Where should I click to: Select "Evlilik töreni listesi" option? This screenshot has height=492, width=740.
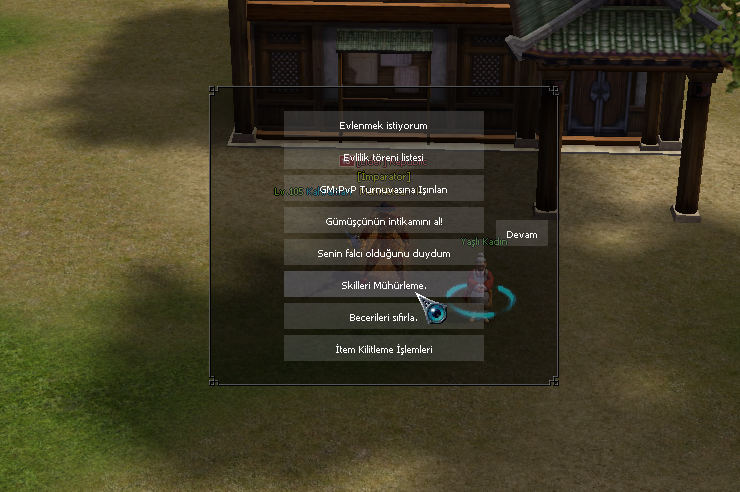384,157
